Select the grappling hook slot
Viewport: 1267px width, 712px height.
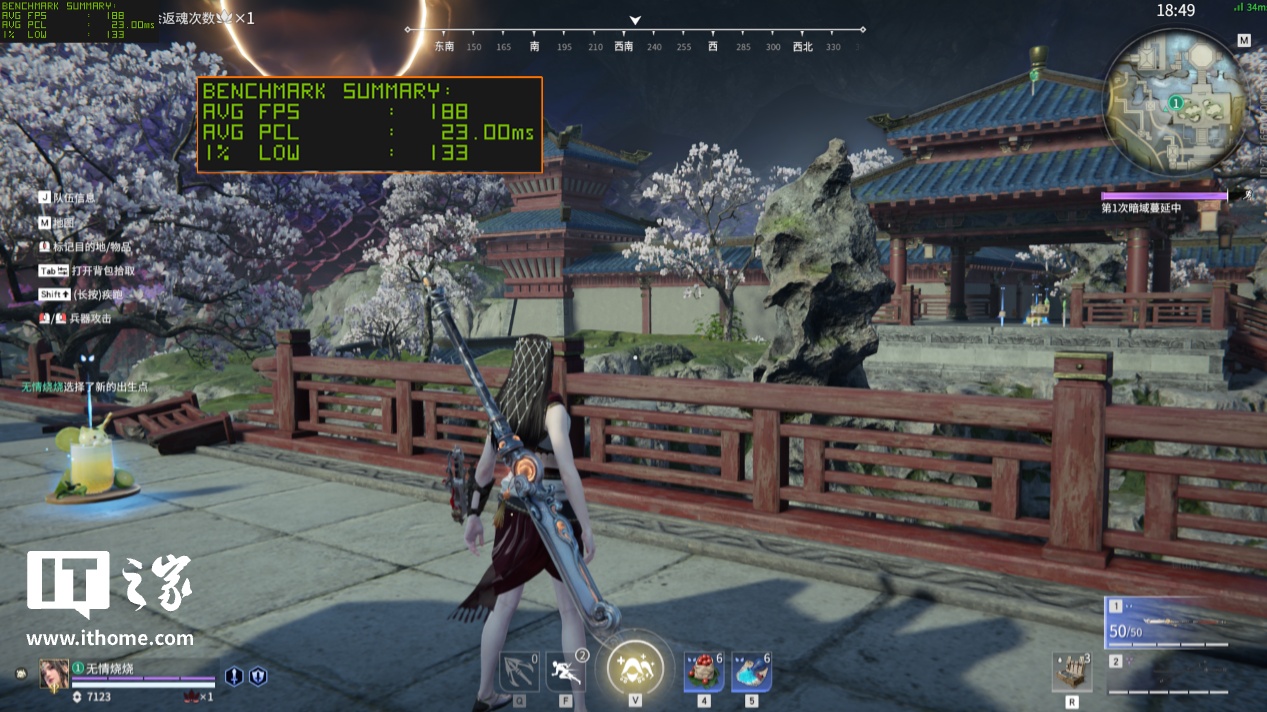519,671
